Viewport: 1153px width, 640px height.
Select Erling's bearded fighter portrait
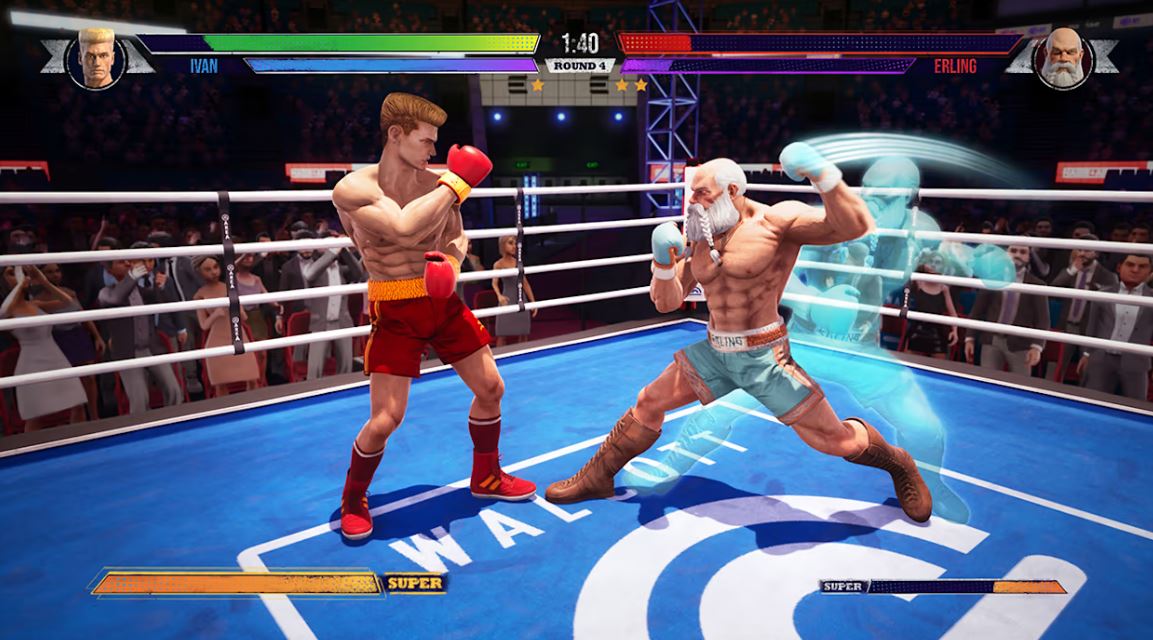(1062, 58)
